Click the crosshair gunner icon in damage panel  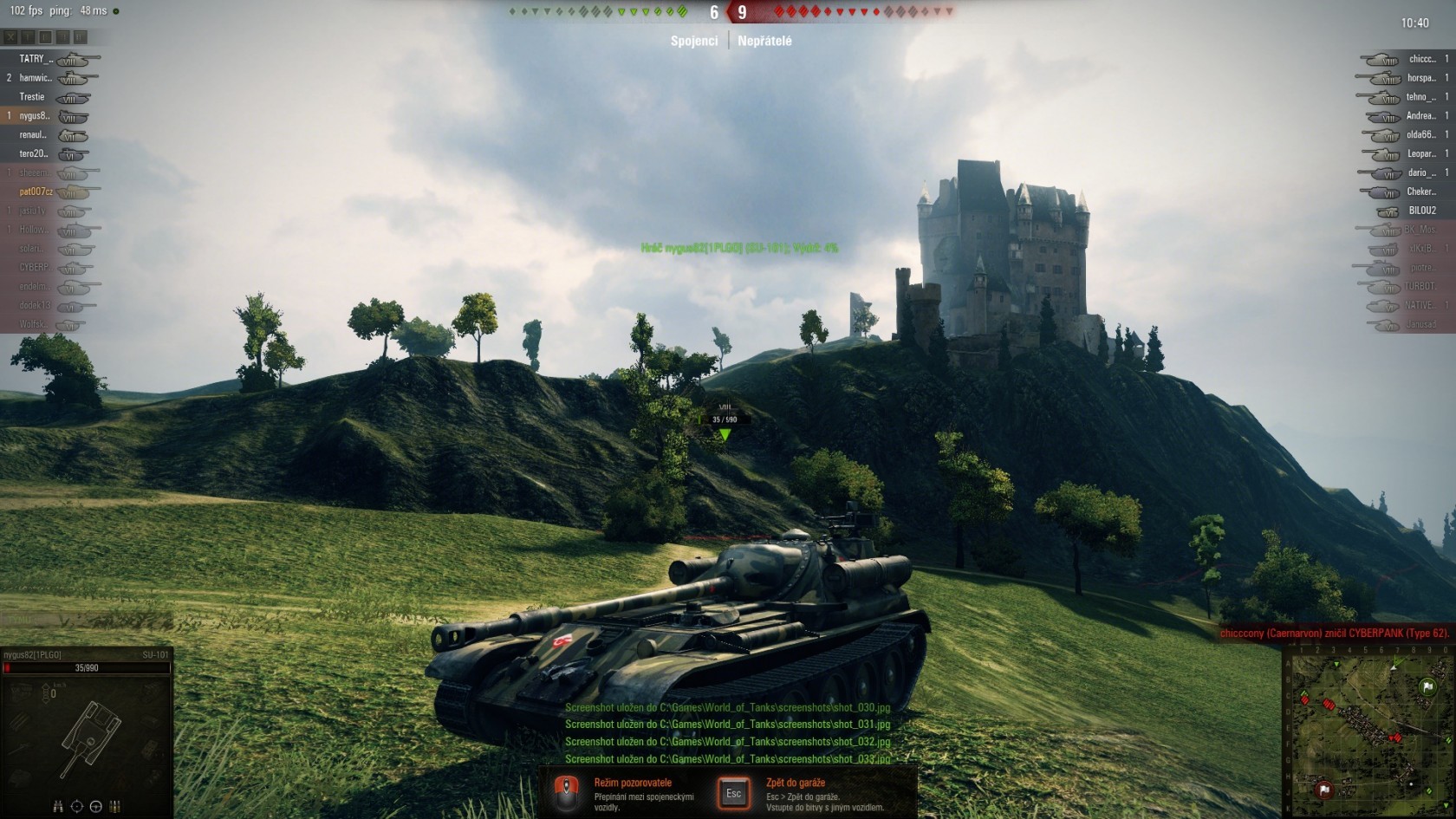coord(77,807)
